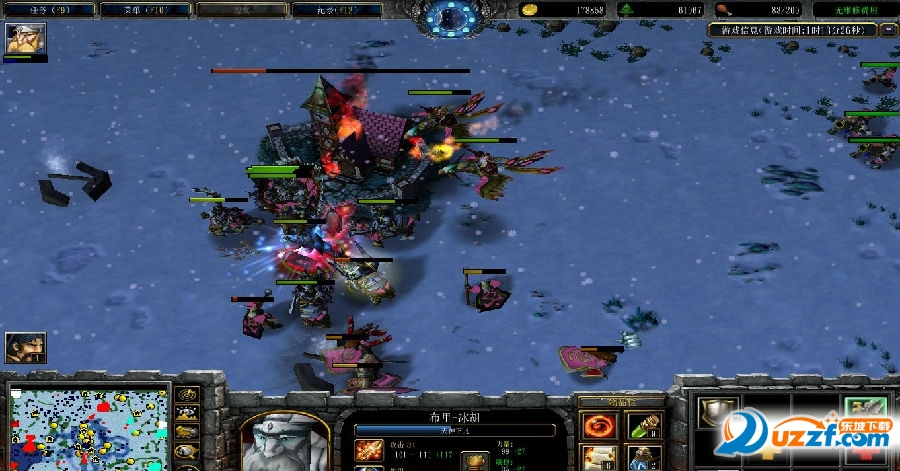Toggle the minimap terrain display button
Viewport: 900px width, 471px height.
pos(185,413)
